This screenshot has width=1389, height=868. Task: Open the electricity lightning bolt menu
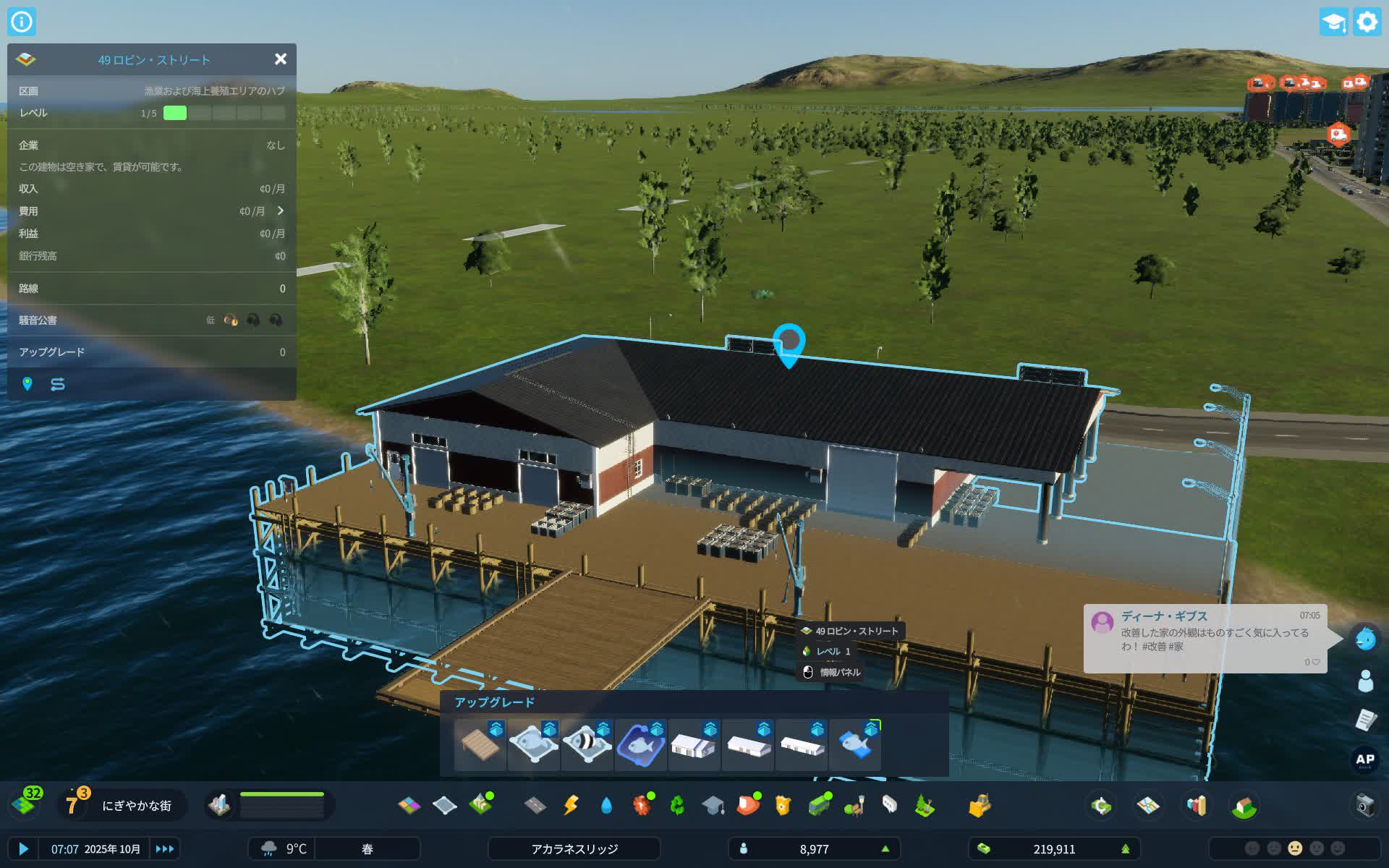click(x=571, y=805)
